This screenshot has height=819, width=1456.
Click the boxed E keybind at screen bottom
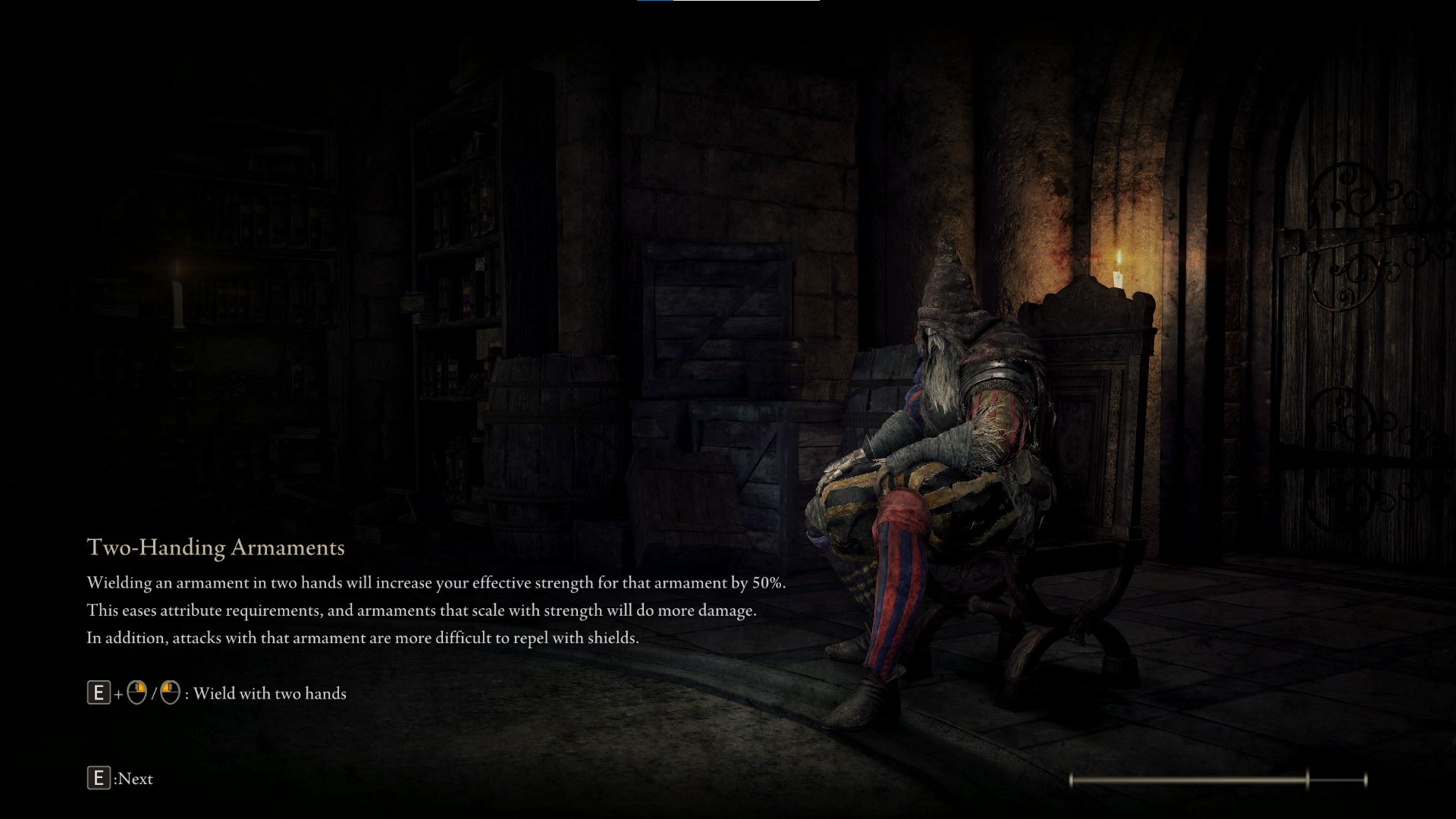pyautogui.click(x=99, y=778)
